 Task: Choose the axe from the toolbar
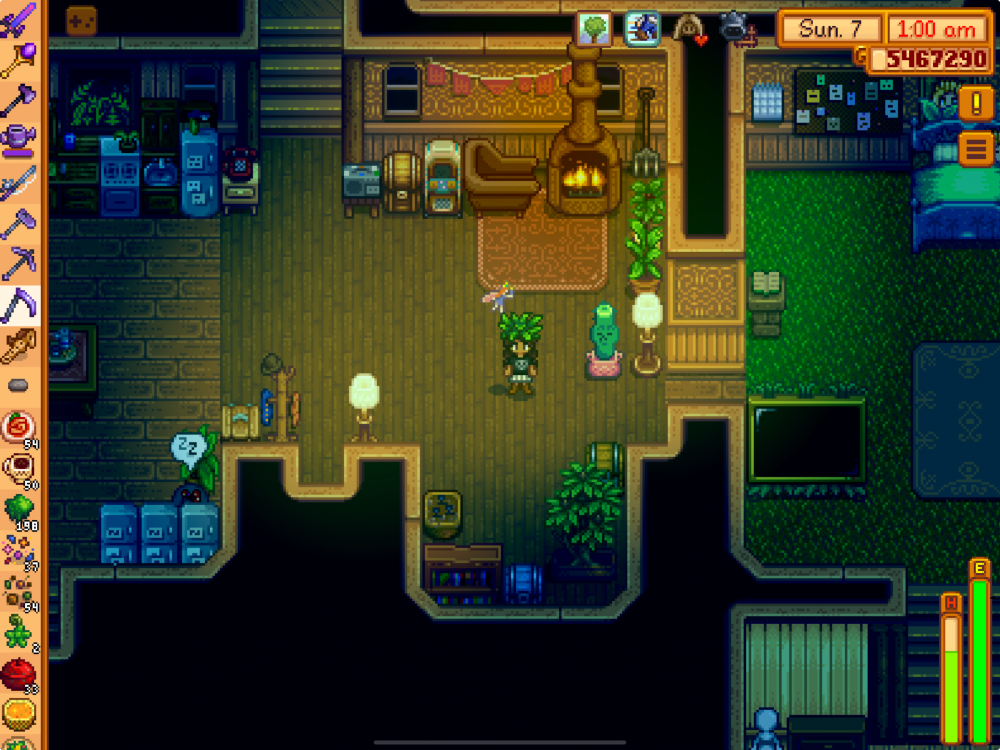(19, 100)
